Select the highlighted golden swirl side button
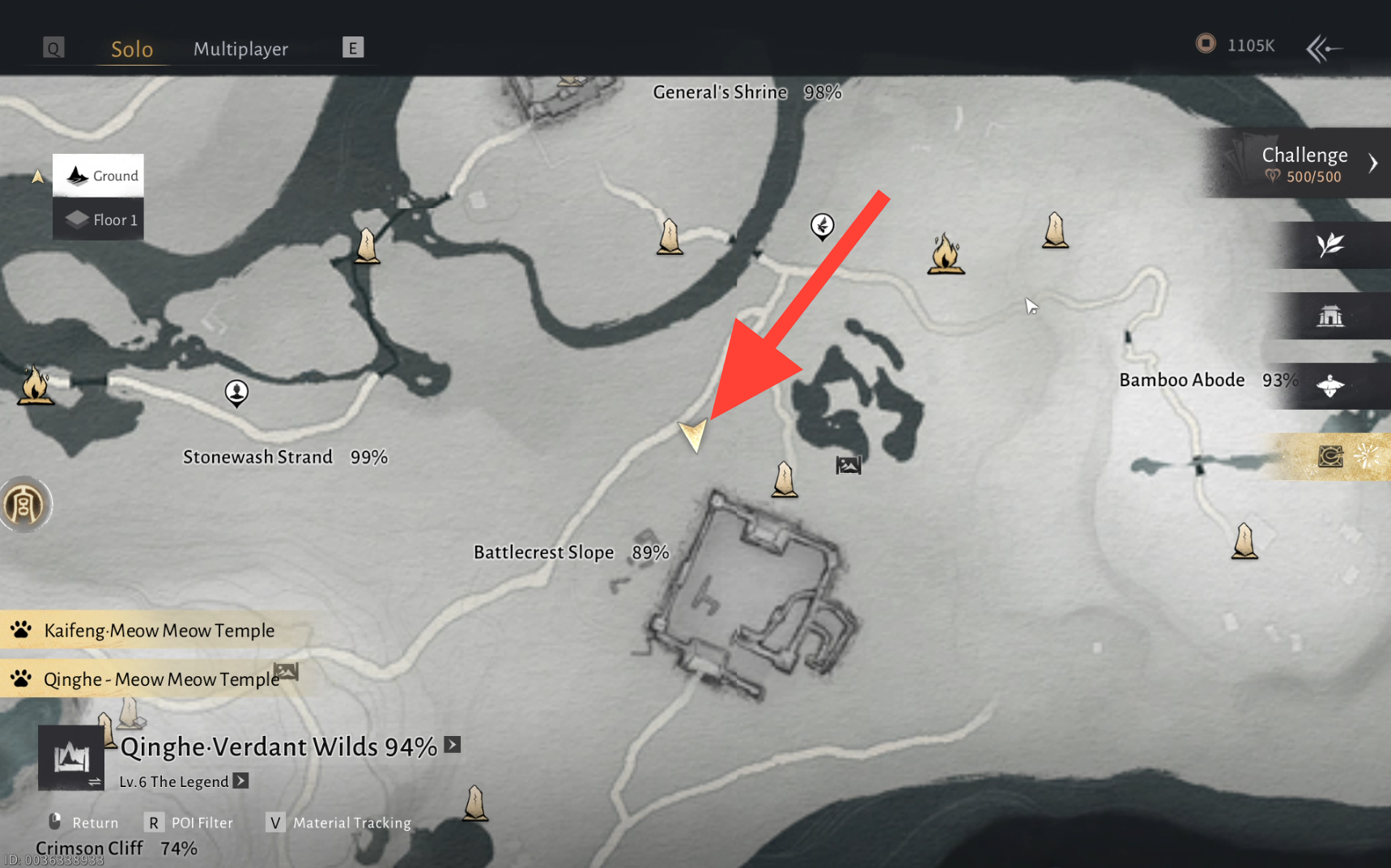This screenshot has height=868, width=1391. pos(1330,457)
